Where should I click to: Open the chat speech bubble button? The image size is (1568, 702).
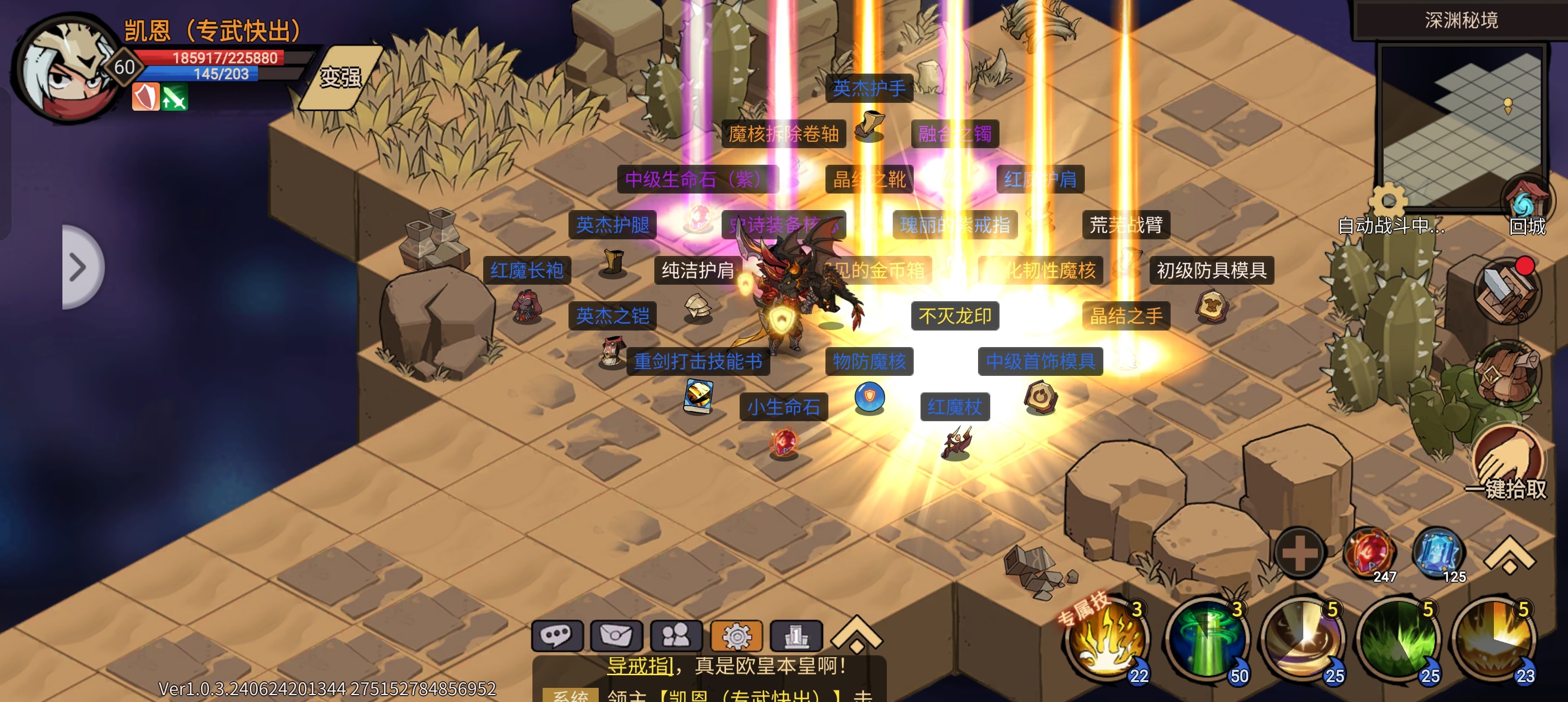coord(556,636)
